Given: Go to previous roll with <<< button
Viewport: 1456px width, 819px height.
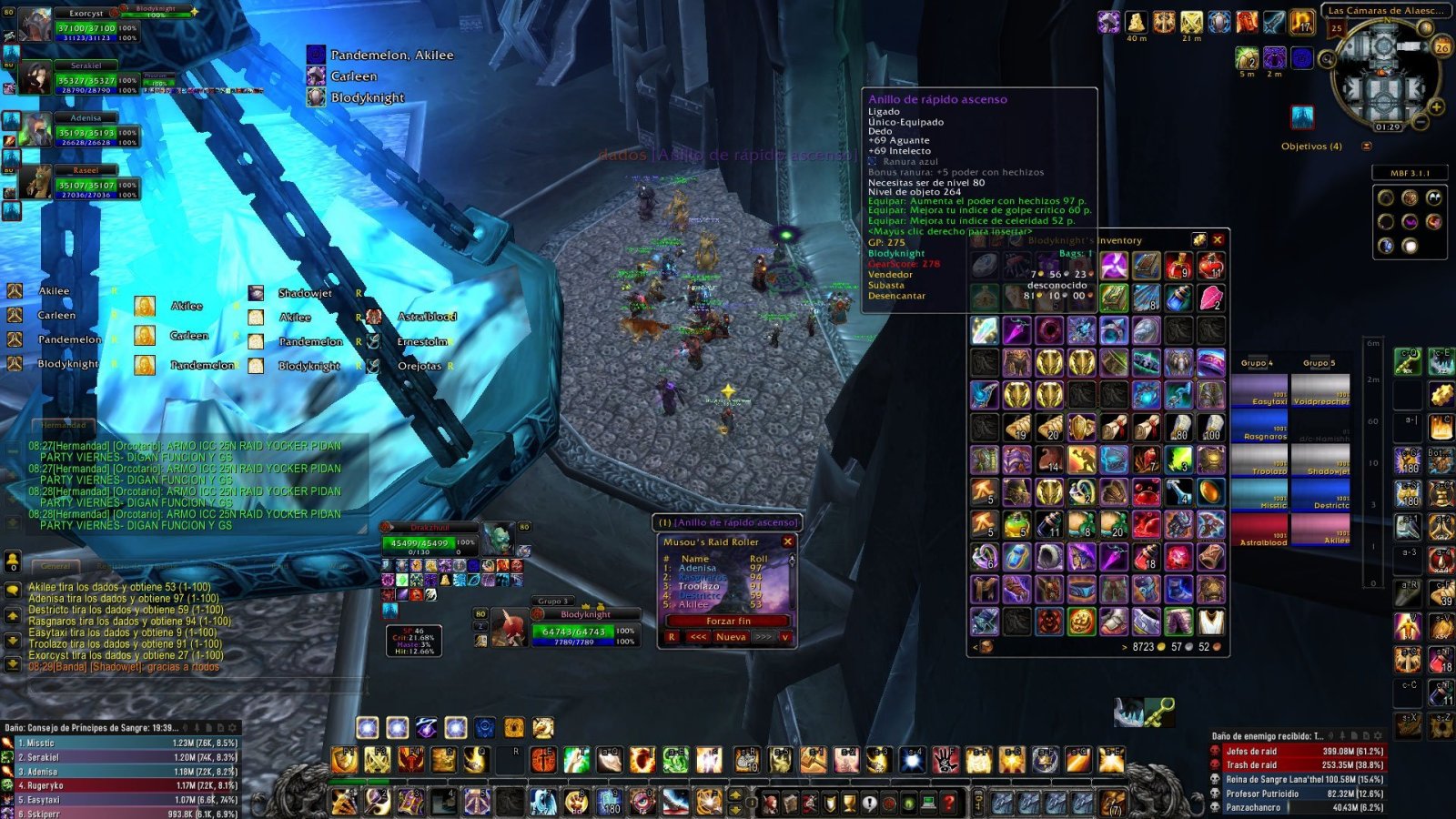Looking at the screenshot, I should (x=698, y=637).
